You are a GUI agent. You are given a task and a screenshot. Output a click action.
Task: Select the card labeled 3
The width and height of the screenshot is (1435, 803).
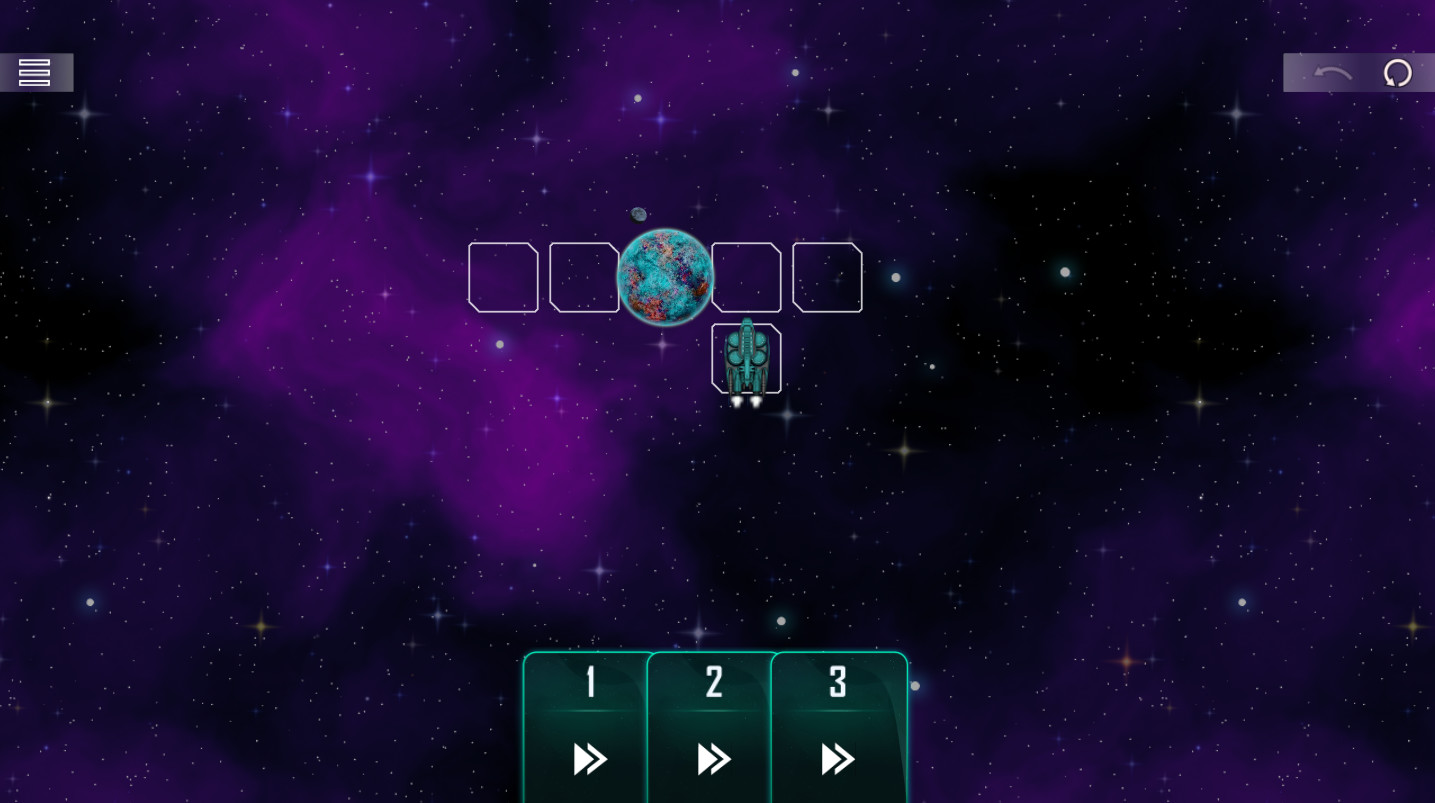[x=838, y=730]
